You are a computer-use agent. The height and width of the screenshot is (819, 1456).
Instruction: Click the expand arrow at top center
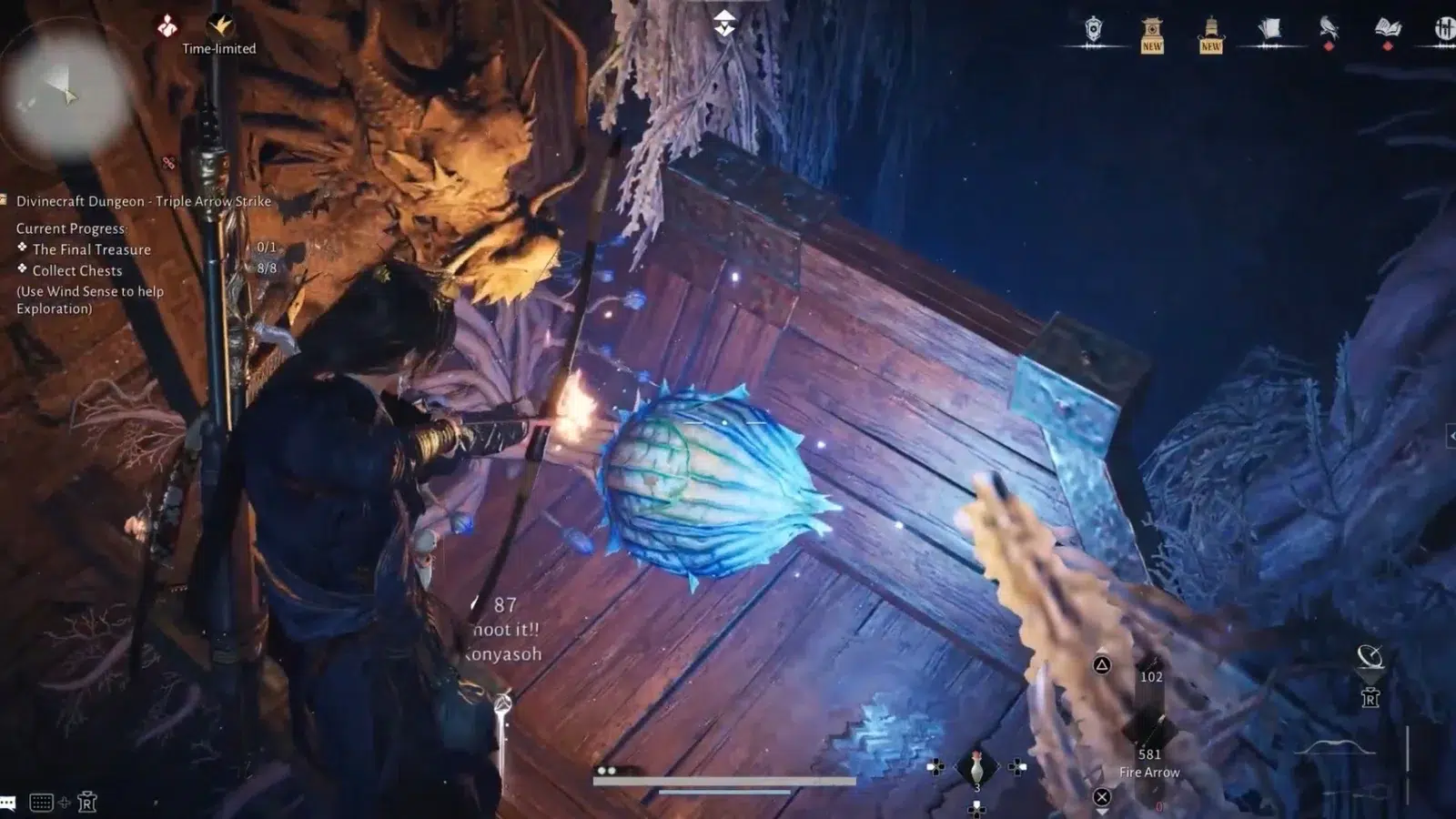(724, 23)
